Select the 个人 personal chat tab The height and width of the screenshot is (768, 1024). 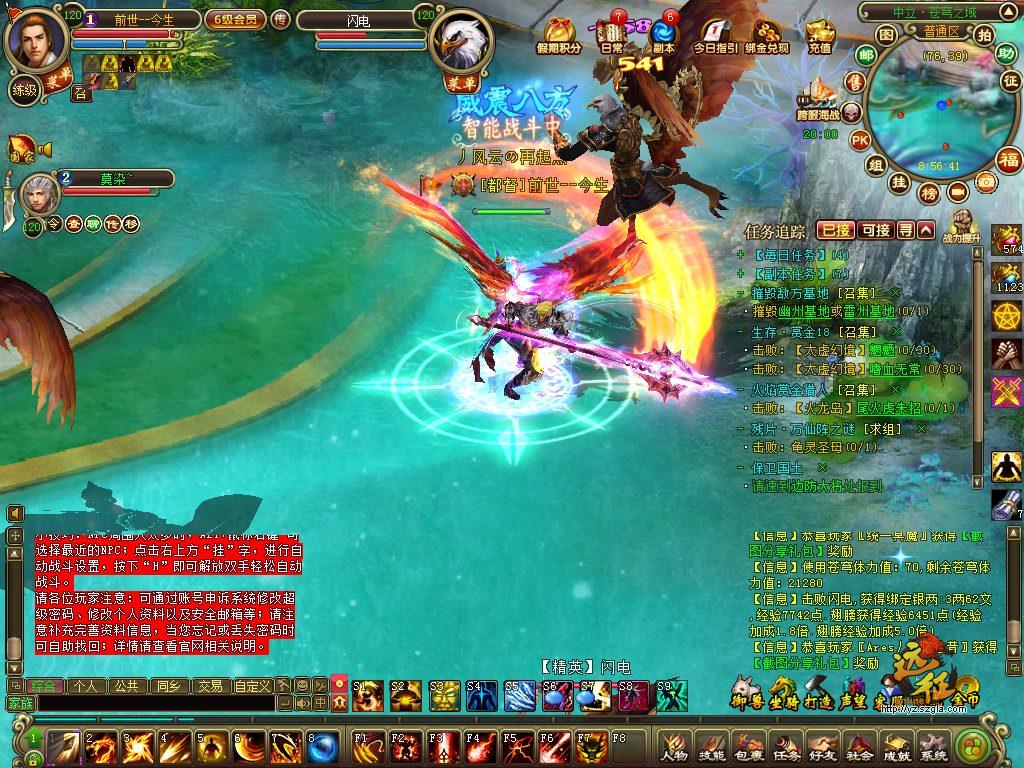(86, 686)
